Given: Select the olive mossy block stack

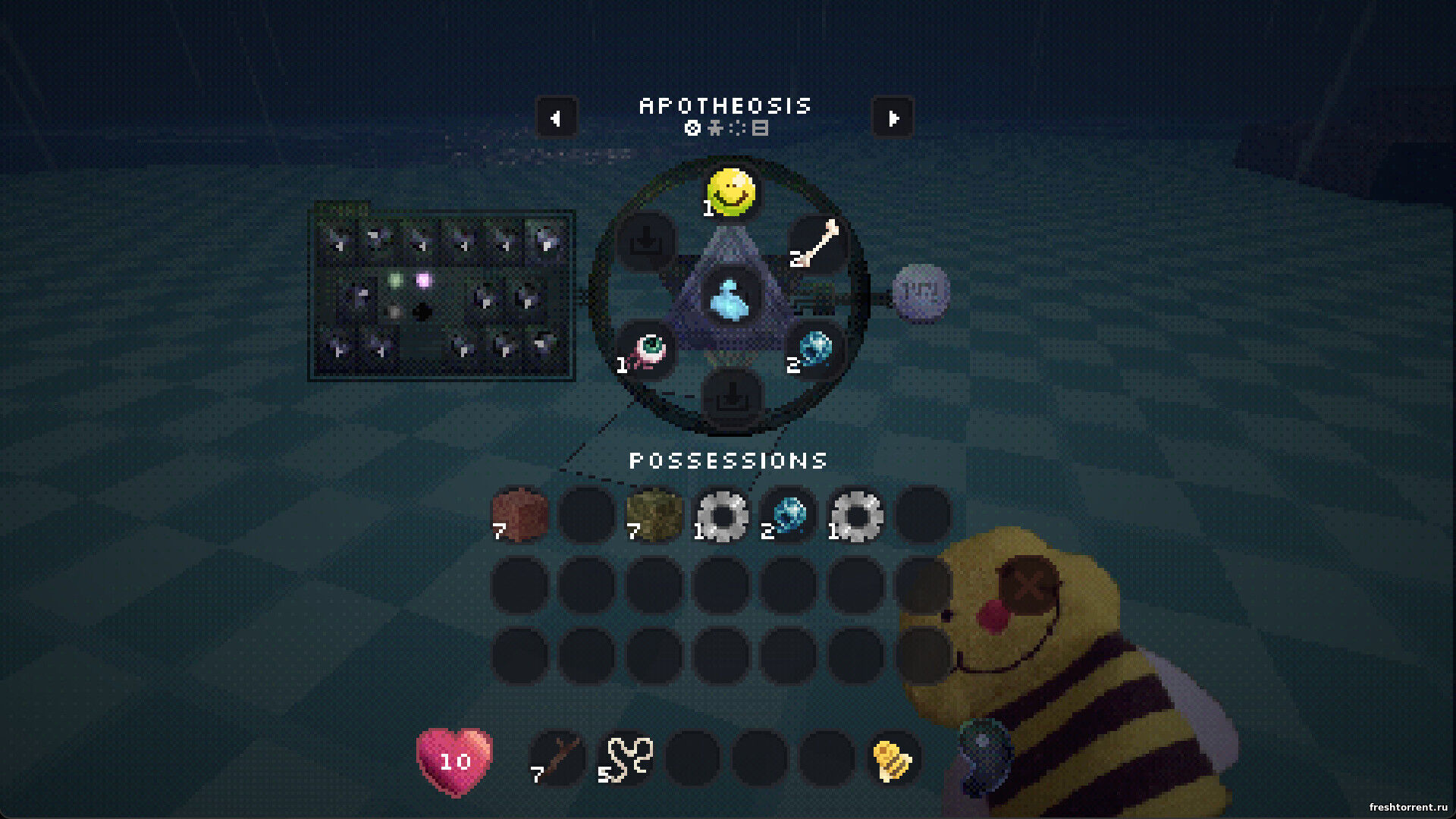Looking at the screenshot, I should [654, 516].
